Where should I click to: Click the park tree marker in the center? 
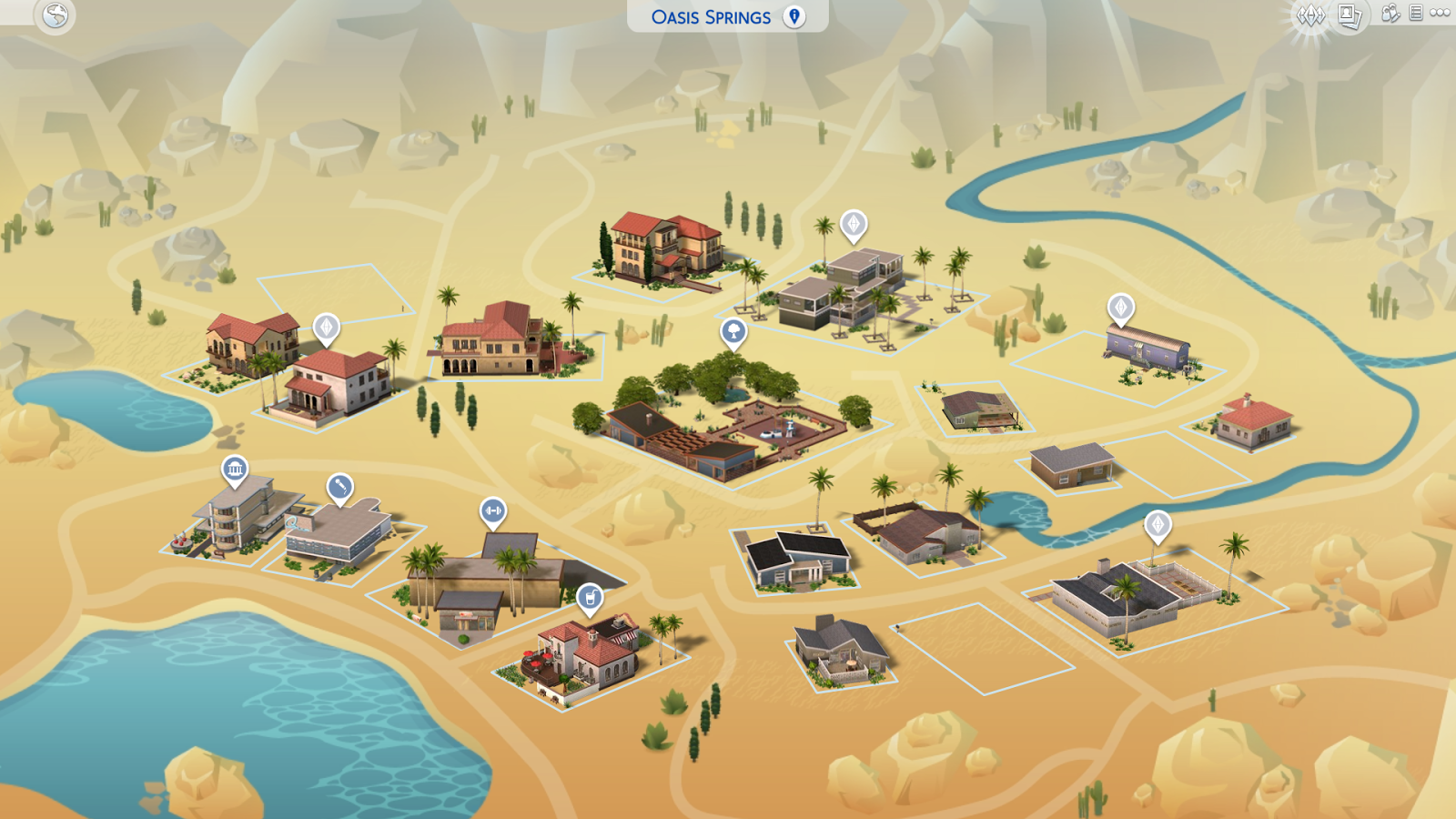[733, 333]
